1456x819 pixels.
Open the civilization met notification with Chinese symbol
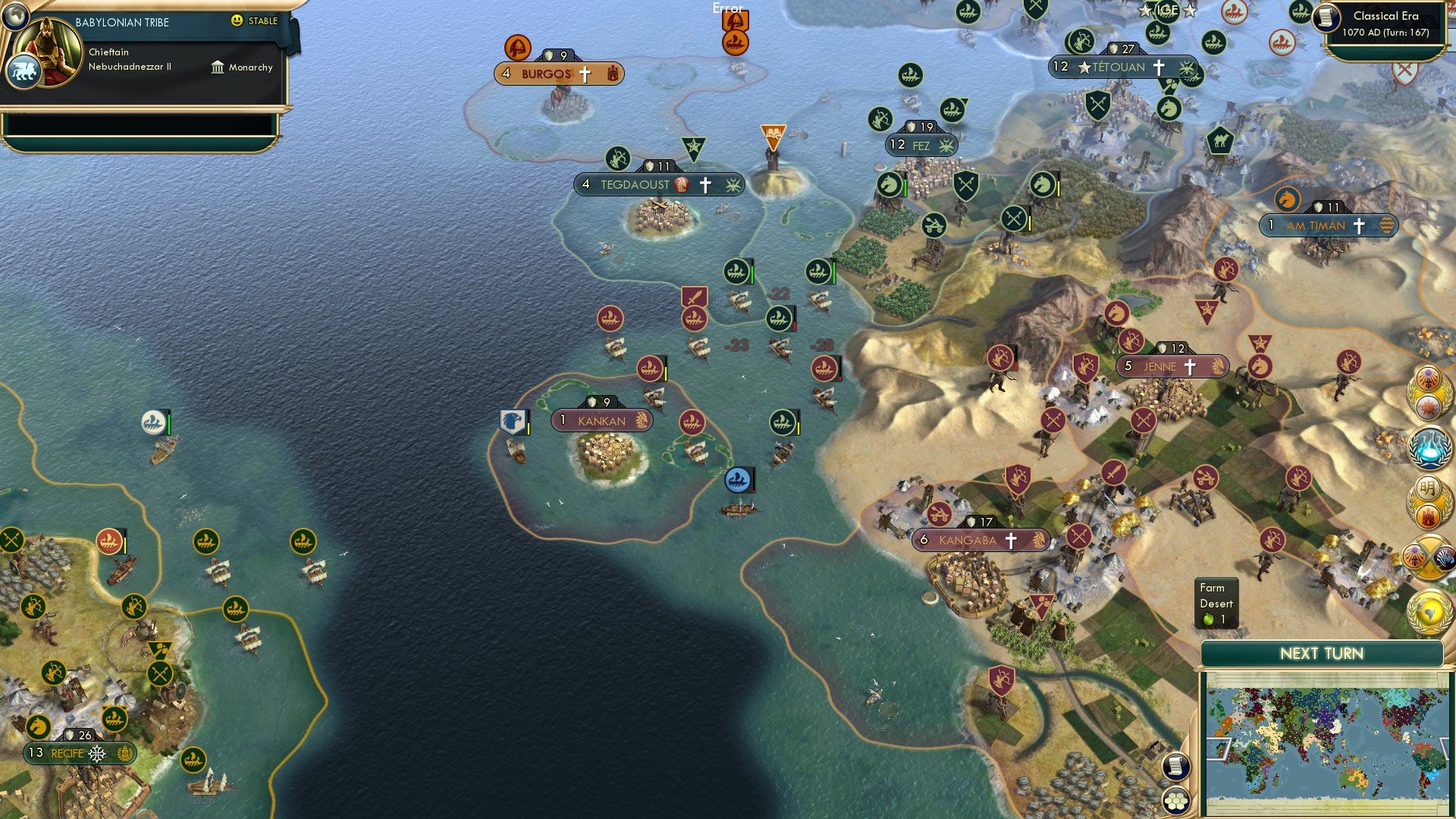[1429, 489]
